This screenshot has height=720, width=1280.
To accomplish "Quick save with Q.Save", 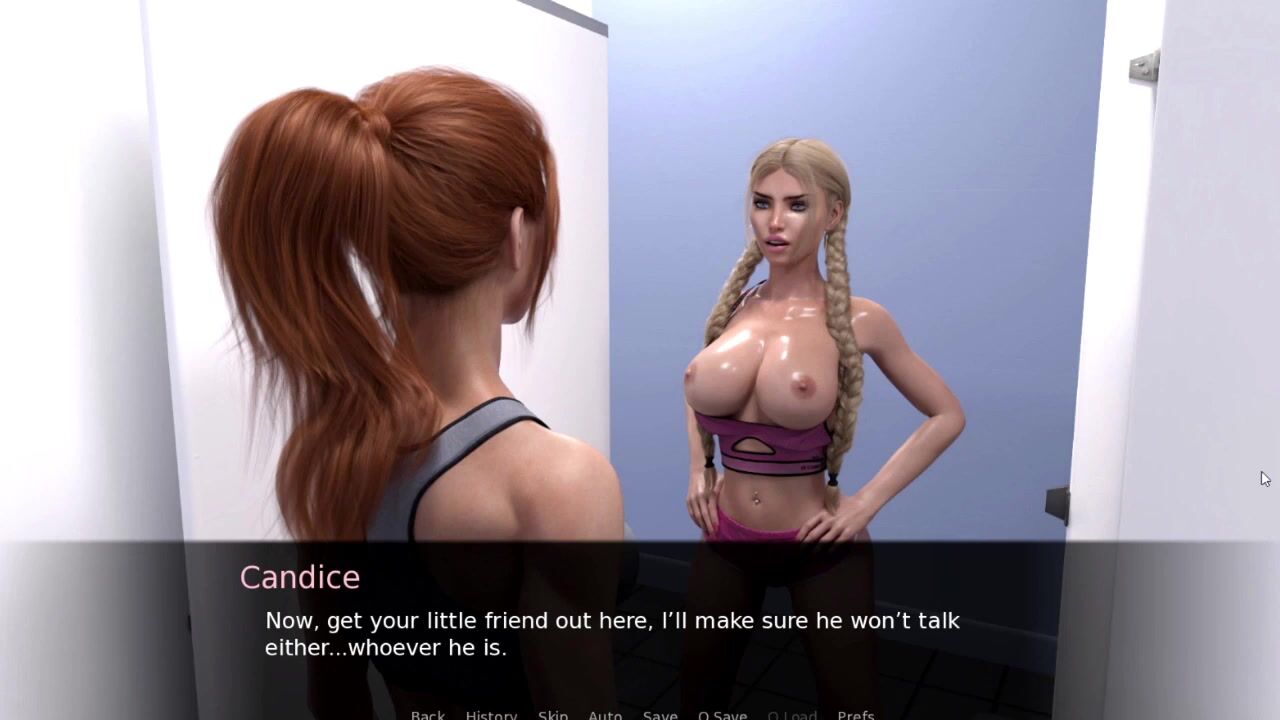I will tap(722, 715).
